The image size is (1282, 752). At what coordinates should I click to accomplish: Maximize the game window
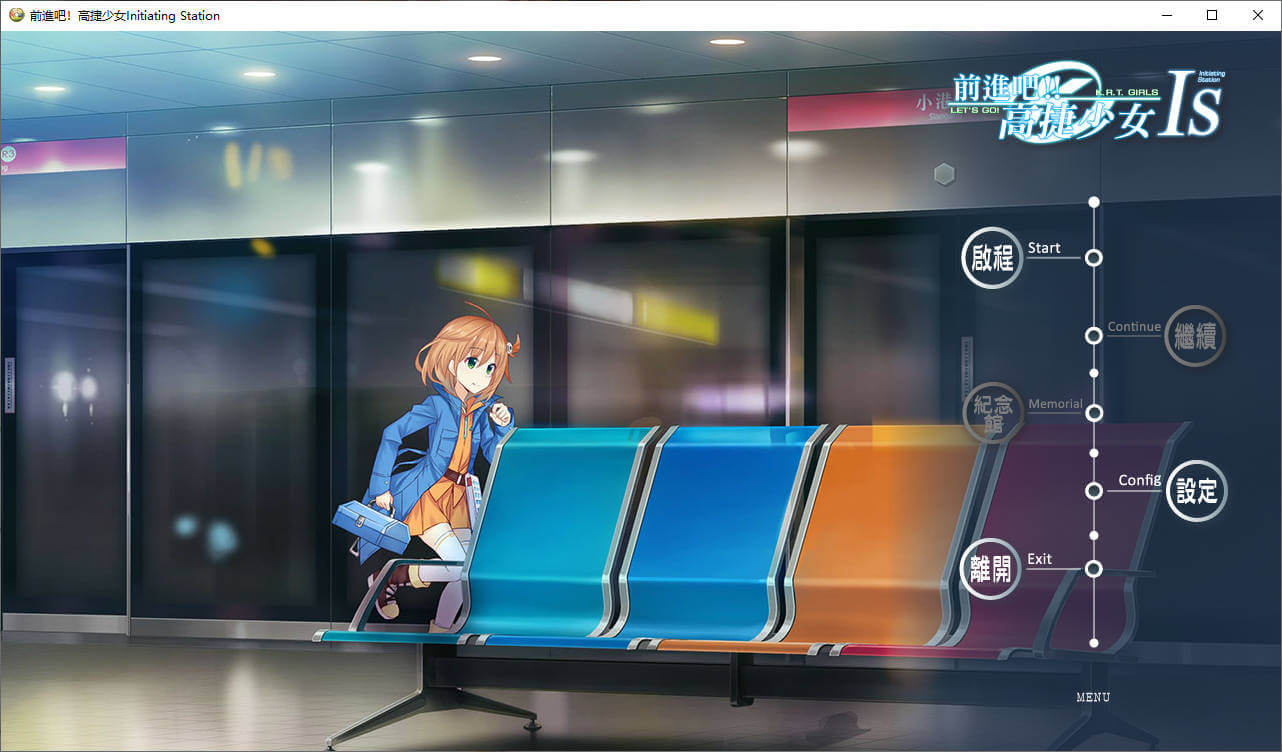pyautogui.click(x=1212, y=15)
